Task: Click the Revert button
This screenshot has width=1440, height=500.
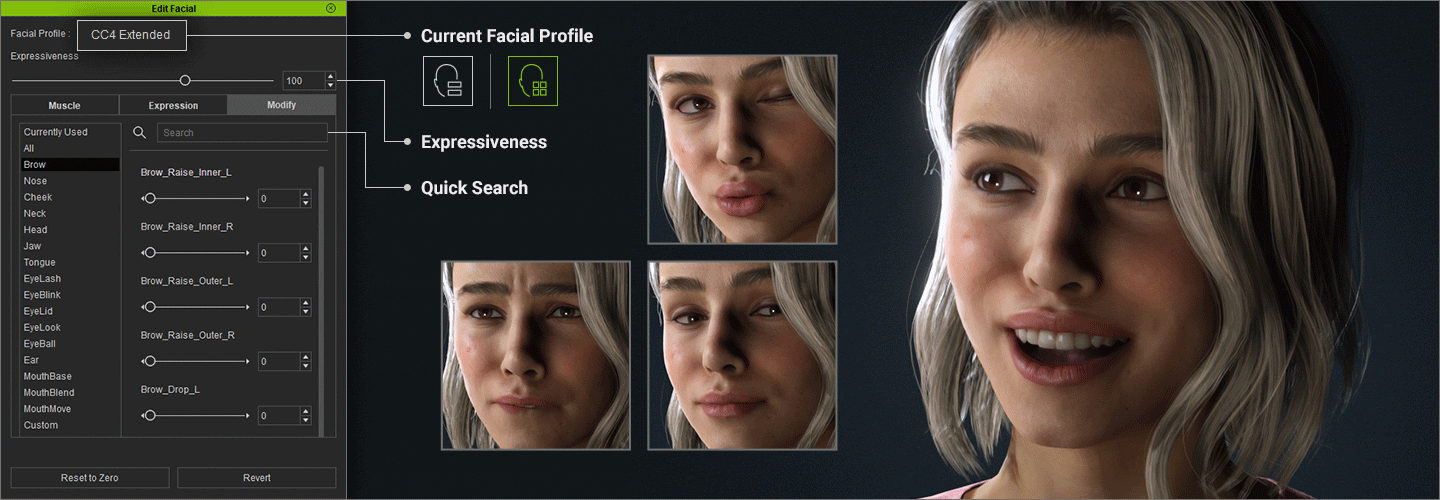Action: [x=257, y=478]
